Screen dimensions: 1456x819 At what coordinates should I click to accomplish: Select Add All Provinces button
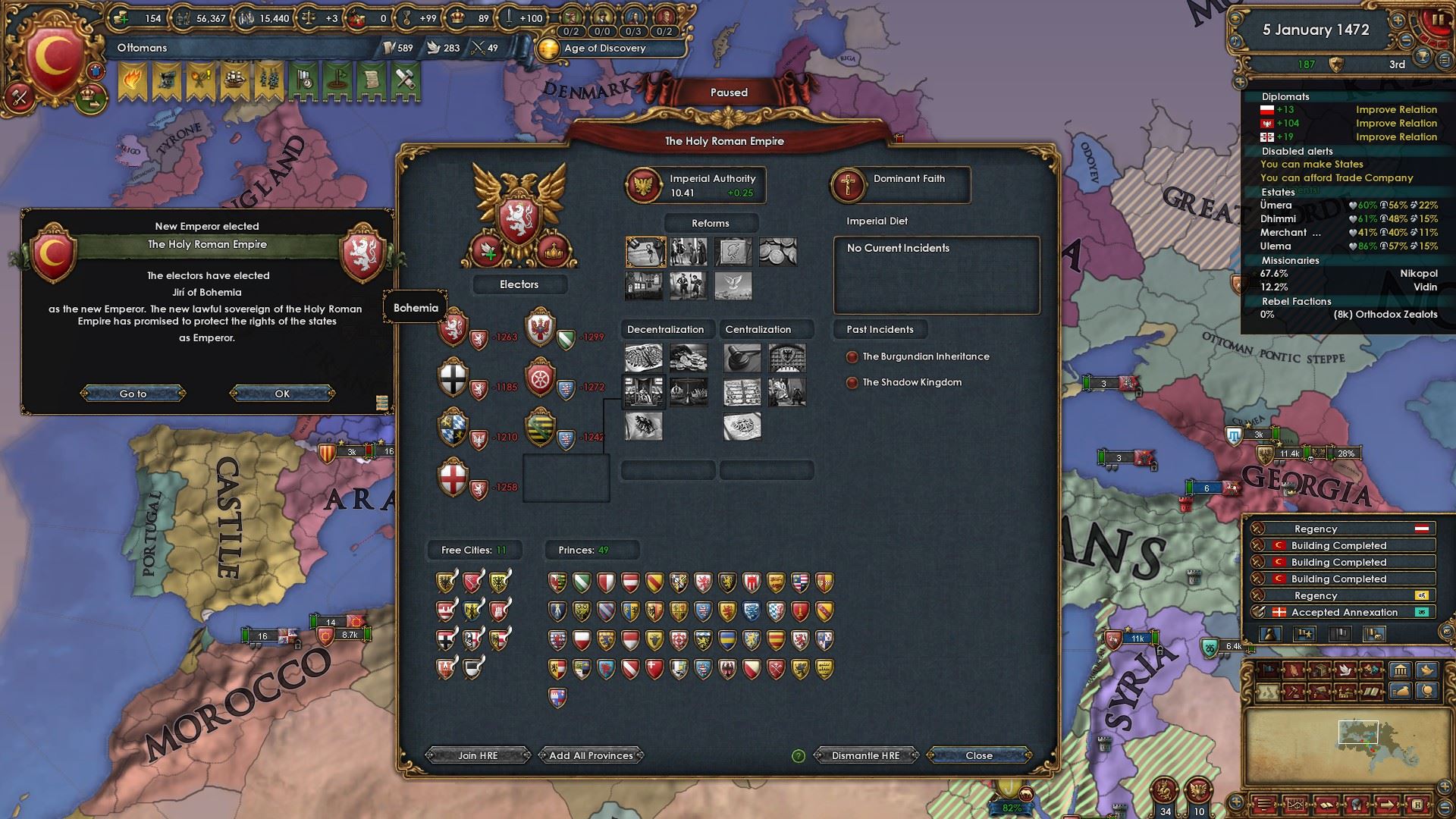point(591,755)
